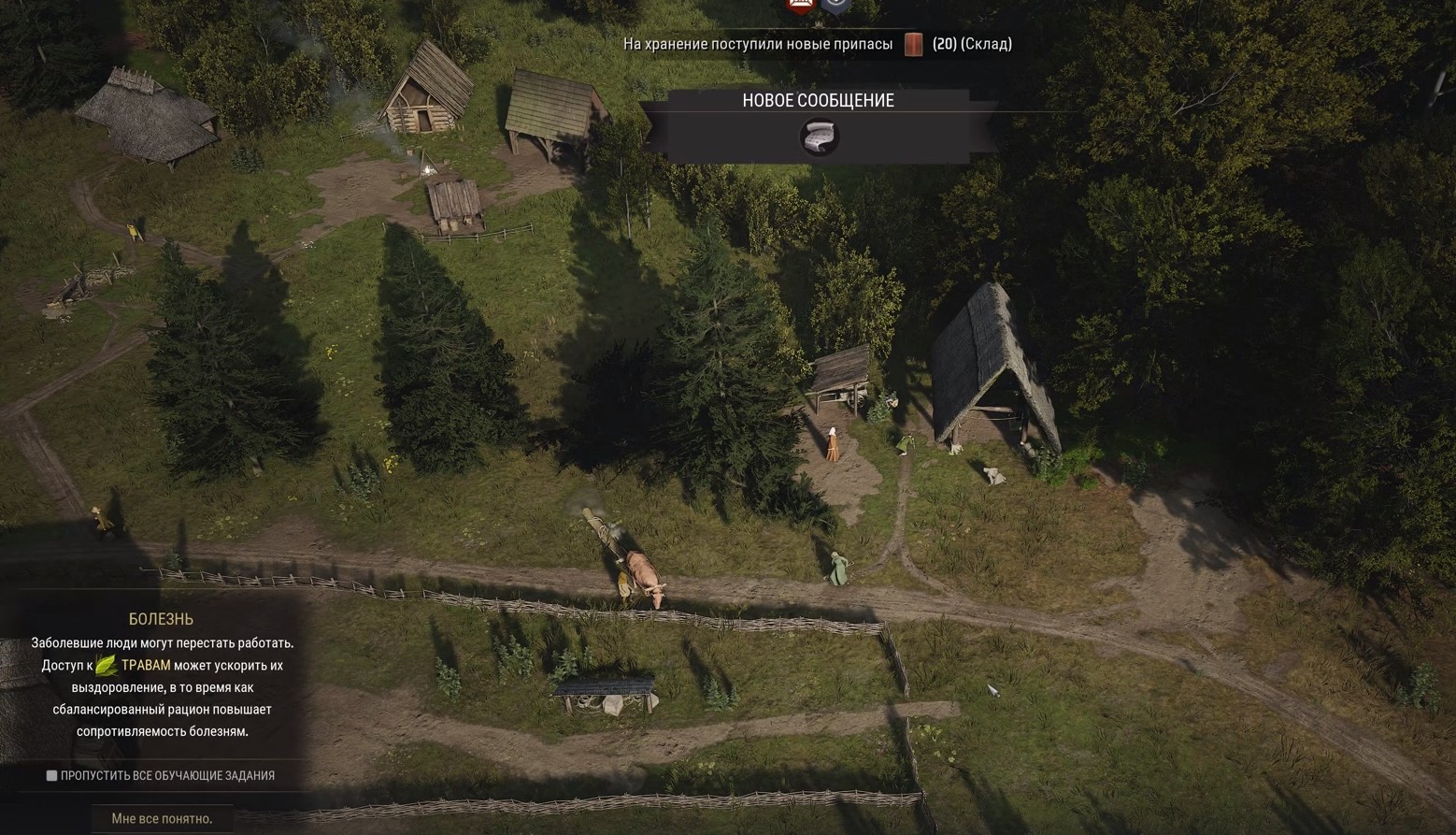Enable the ПРОПУСТИТЬ ВСЕ ОБУЧАЮЩИЕ ЗАДАНИЯ checkbox
1456x835 pixels.
[x=50, y=774]
